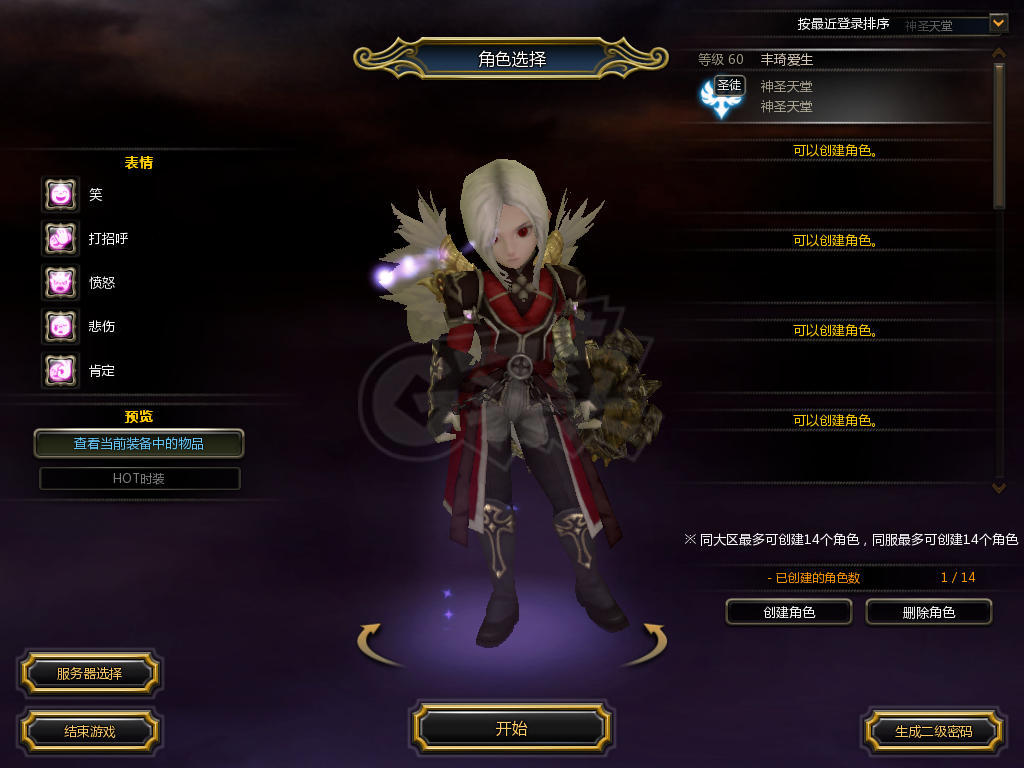Show the HOT时装 costume preview
1024x768 pixels.
pyautogui.click(x=139, y=479)
